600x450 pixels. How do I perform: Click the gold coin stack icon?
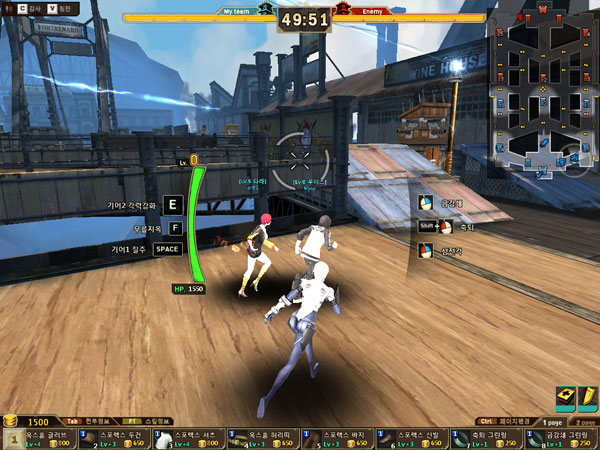(12, 421)
